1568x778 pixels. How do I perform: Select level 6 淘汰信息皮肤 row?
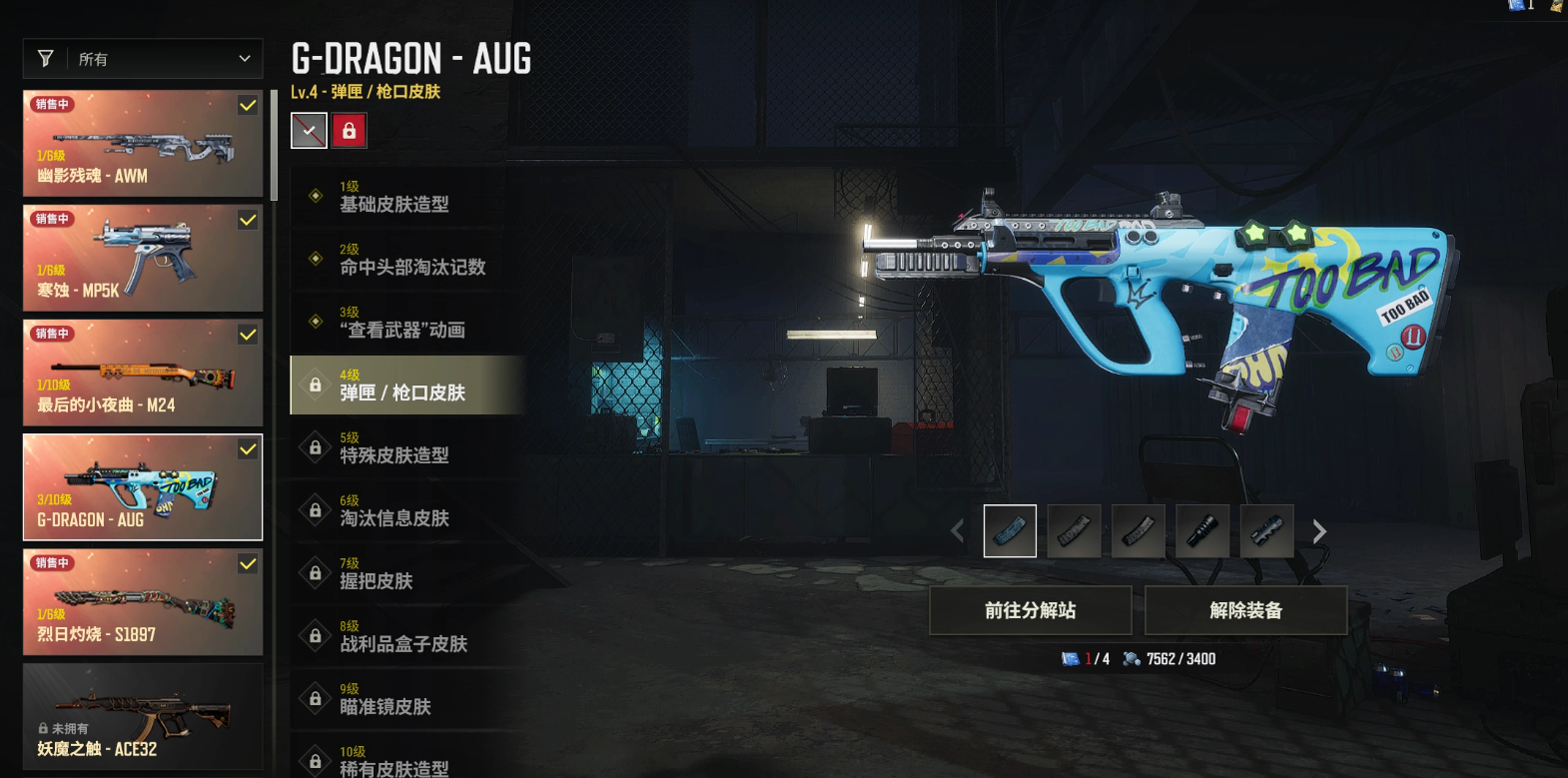[x=407, y=511]
